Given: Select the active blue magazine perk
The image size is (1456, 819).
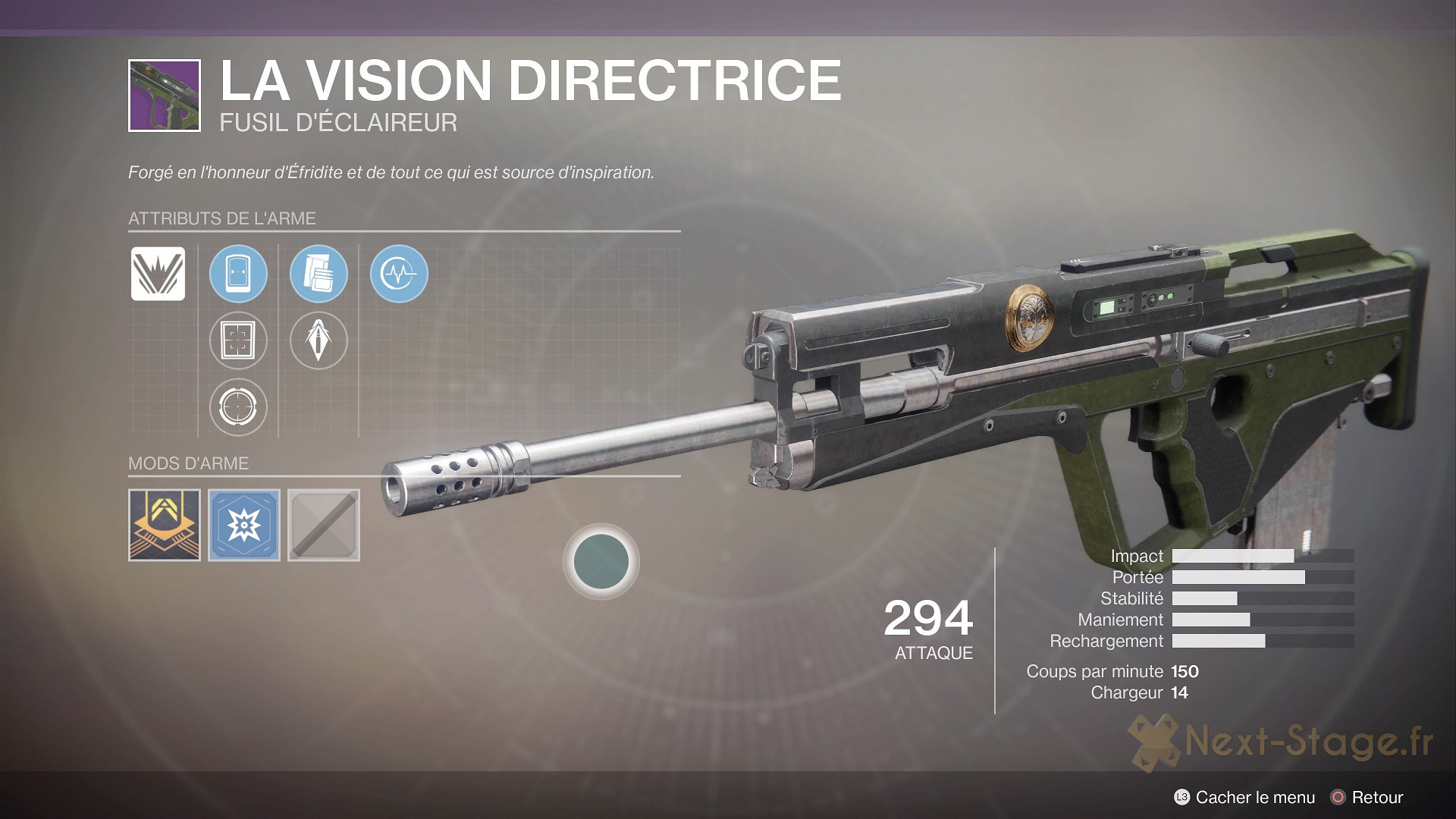Looking at the screenshot, I should pos(318,273).
